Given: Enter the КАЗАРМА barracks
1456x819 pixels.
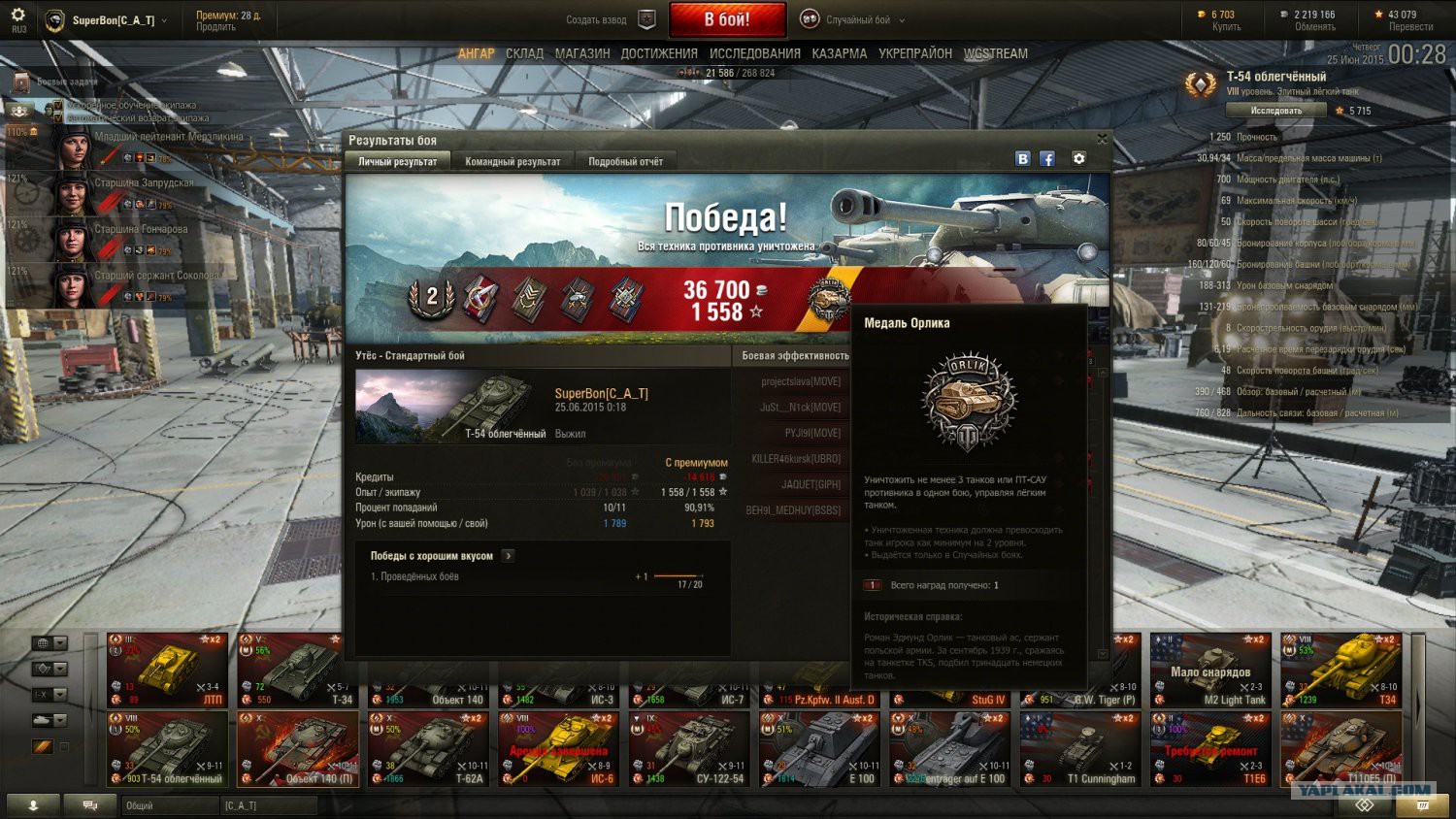Looking at the screenshot, I should (x=840, y=54).
